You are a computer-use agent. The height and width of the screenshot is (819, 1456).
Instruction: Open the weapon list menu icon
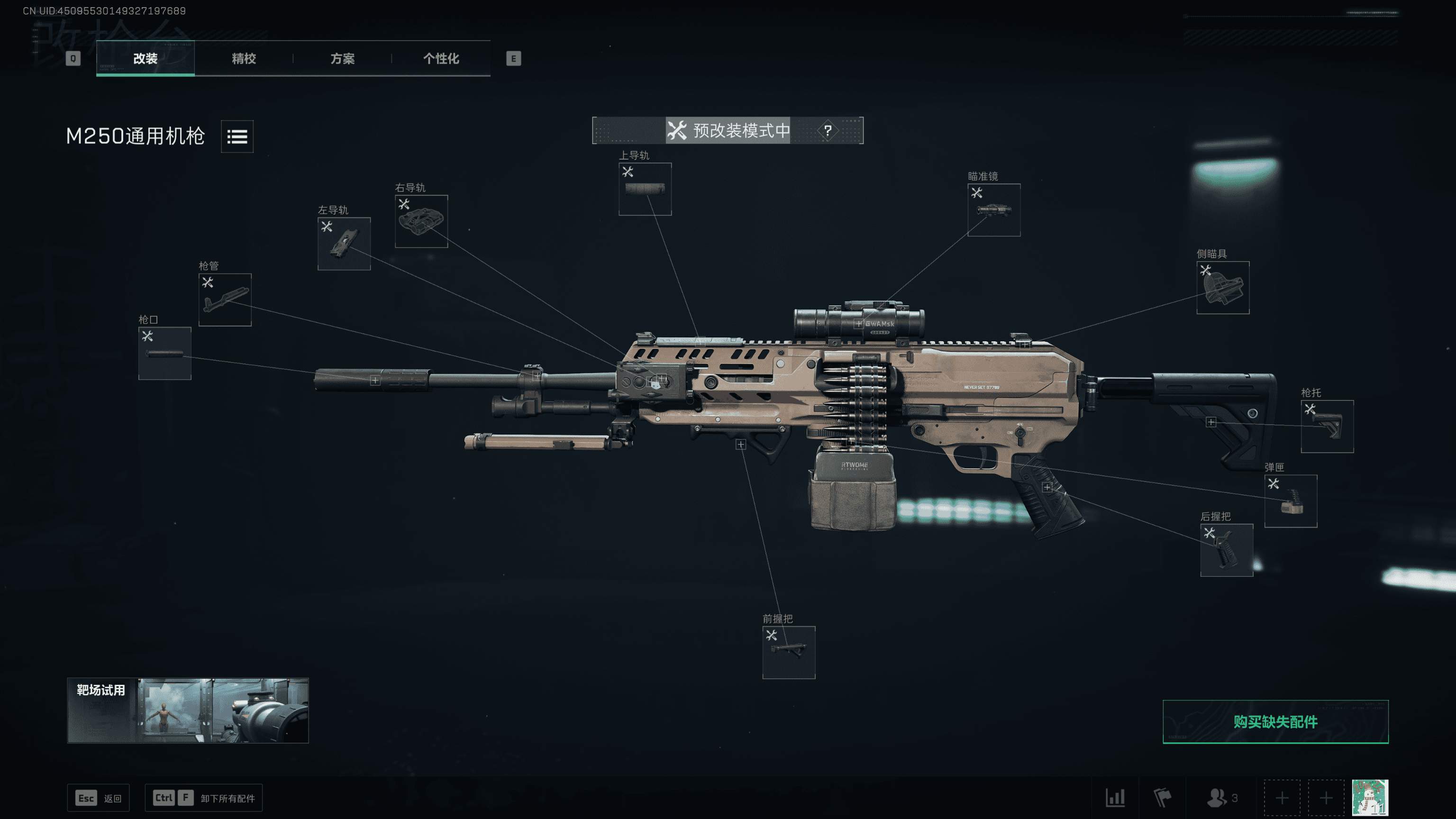(237, 136)
